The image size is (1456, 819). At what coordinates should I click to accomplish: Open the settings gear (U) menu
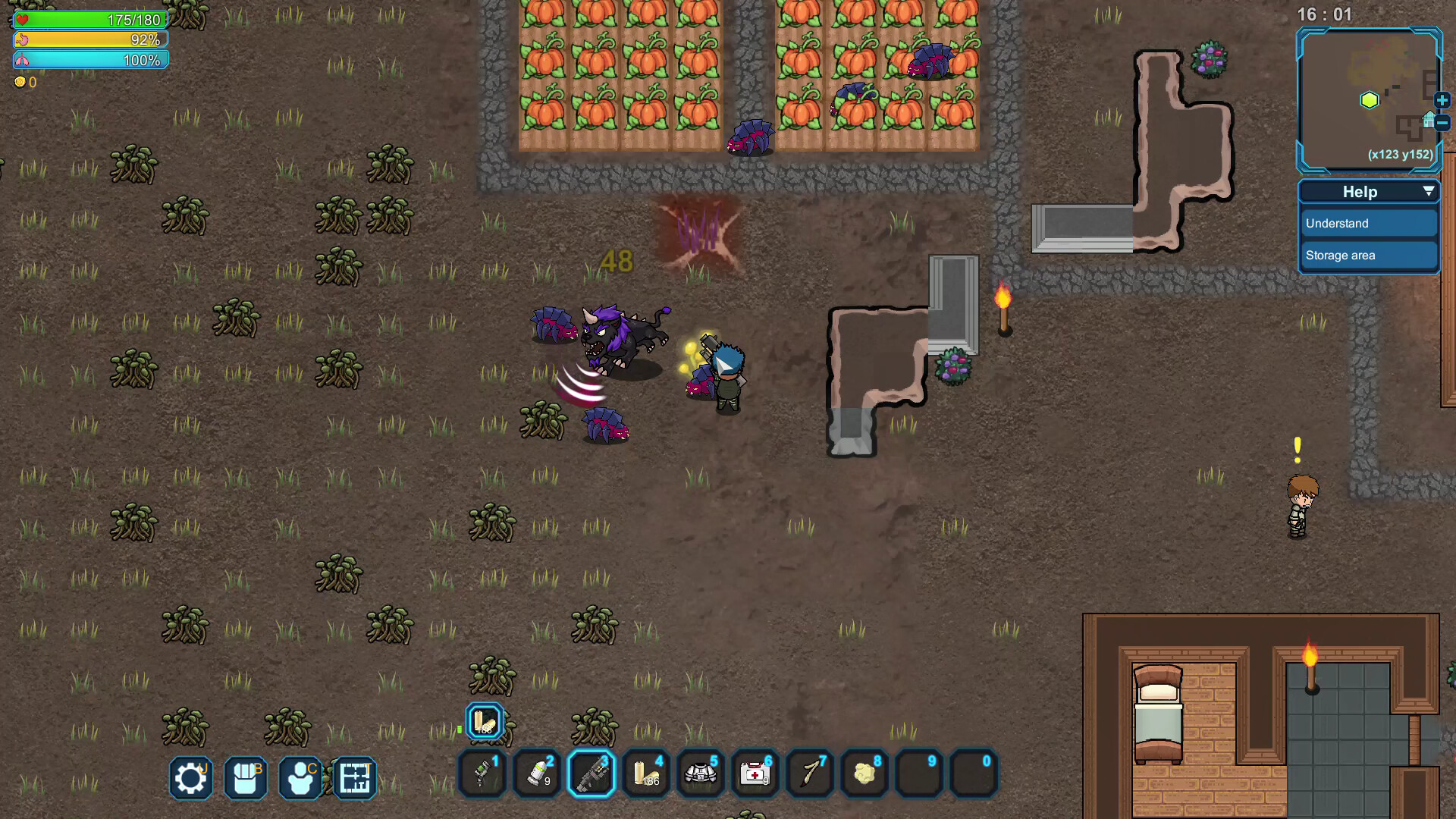[190, 778]
